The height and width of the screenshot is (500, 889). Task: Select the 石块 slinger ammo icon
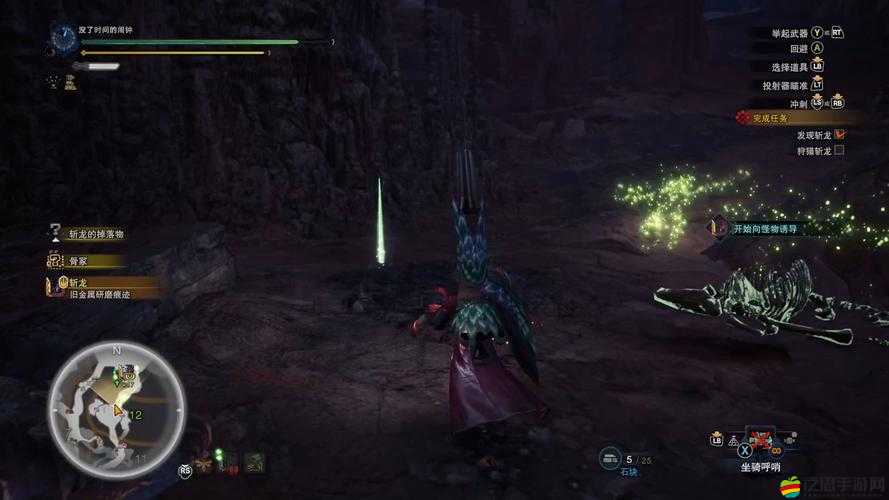click(611, 457)
